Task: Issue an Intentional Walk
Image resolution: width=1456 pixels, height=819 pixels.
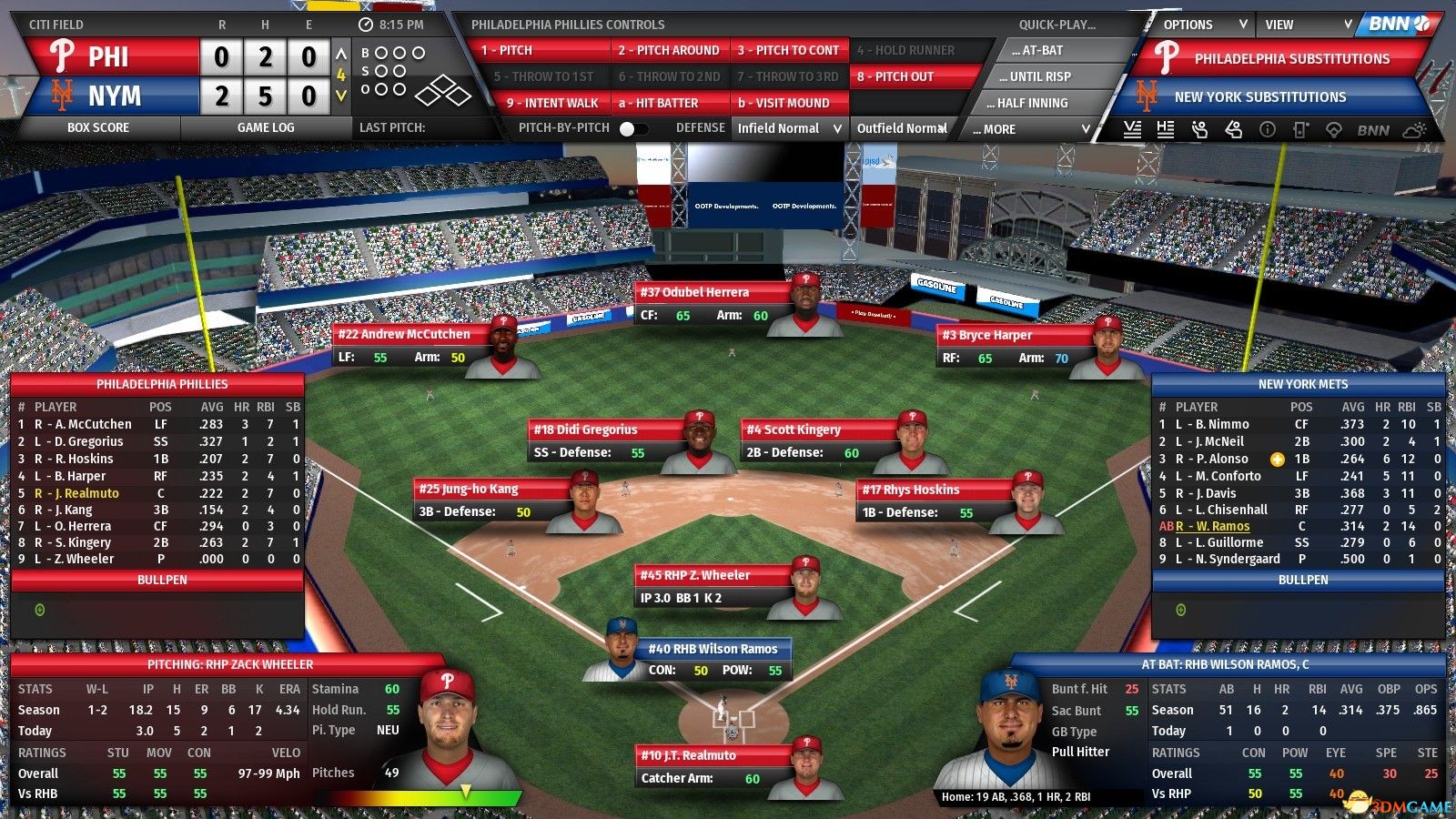Action: pos(552,103)
